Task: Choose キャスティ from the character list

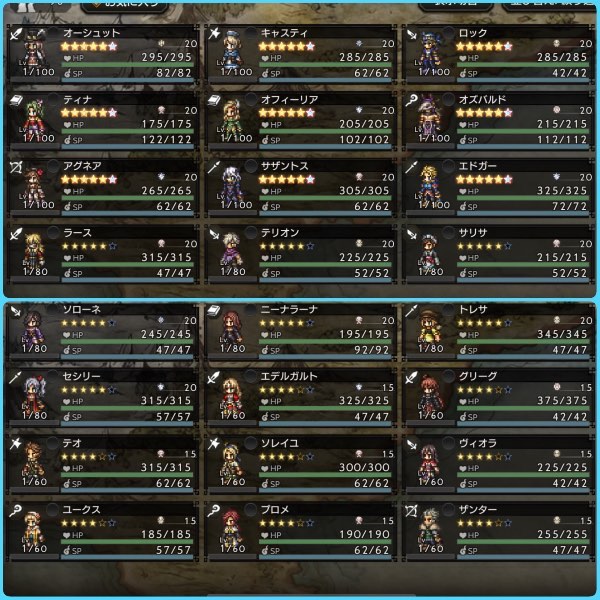Action: [300, 53]
